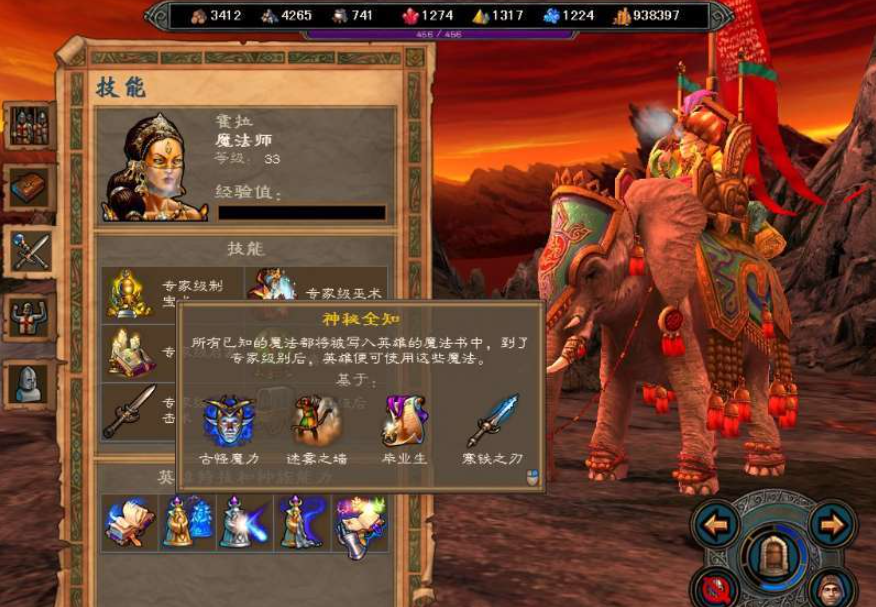This screenshot has width=876, height=607.
Task: Click the hooded man portrait button
Action: tap(827, 590)
